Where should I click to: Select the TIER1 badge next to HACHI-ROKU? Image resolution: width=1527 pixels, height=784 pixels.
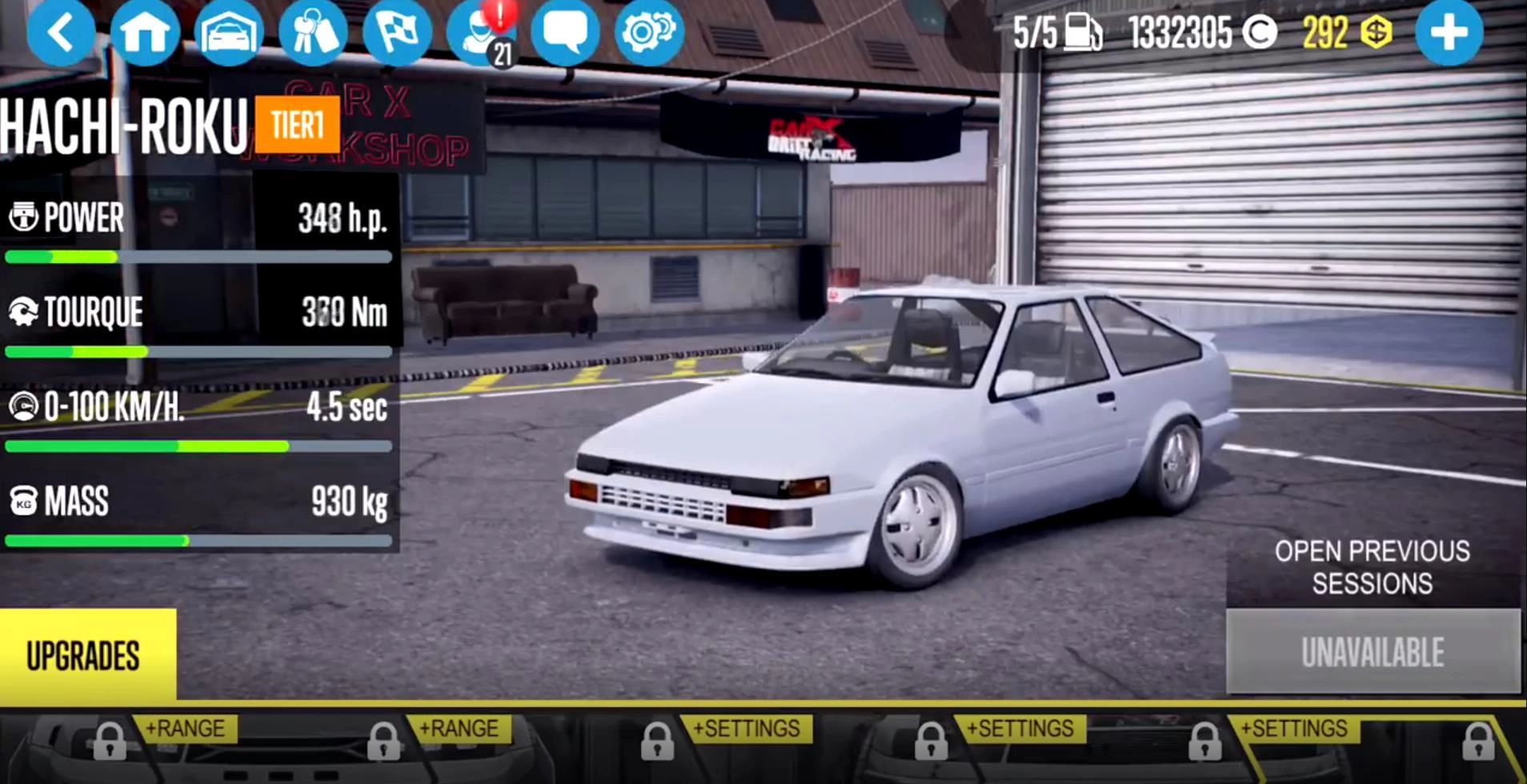pos(295,124)
